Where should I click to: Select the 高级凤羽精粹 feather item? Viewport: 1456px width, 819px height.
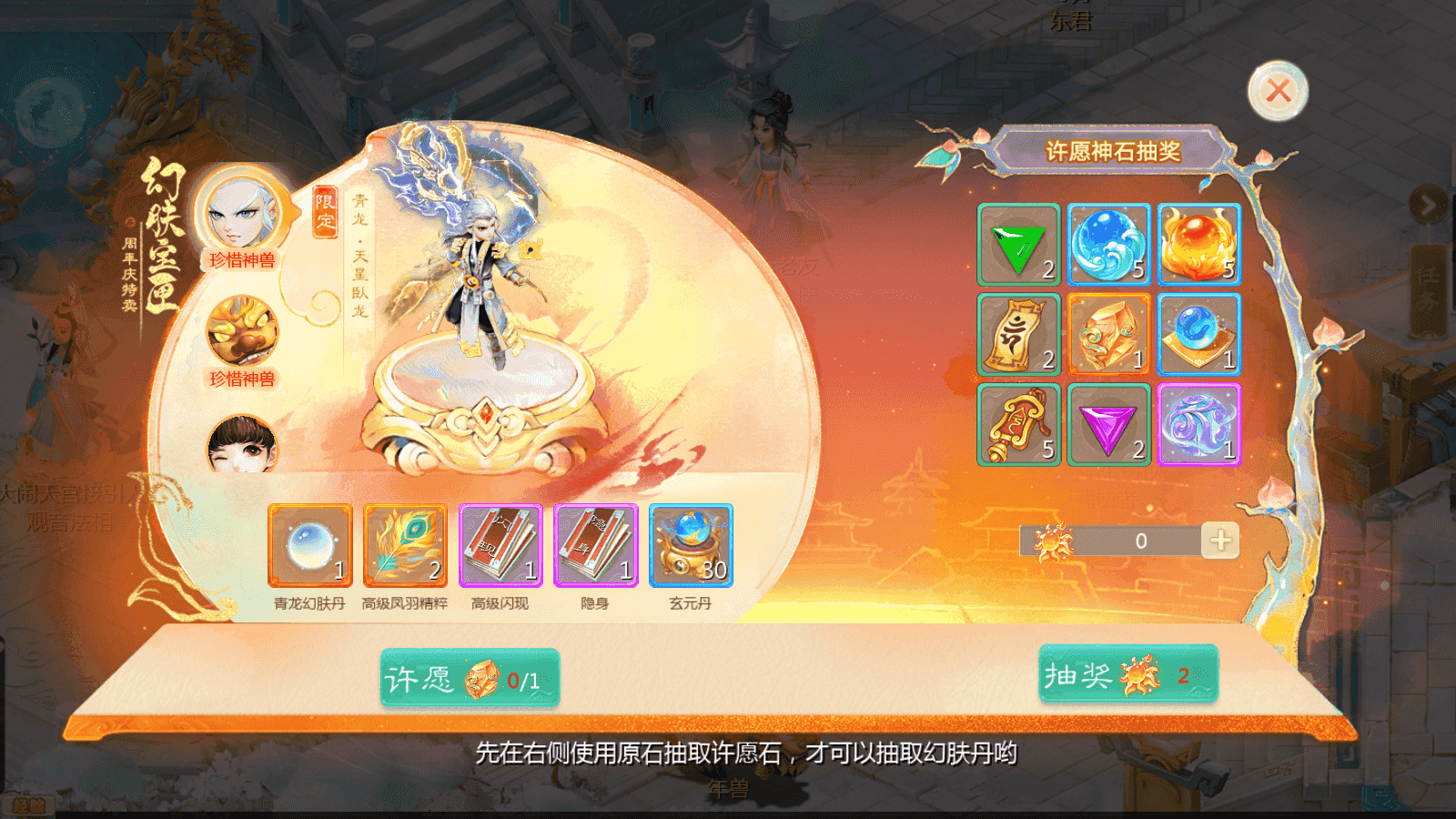coord(406,547)
